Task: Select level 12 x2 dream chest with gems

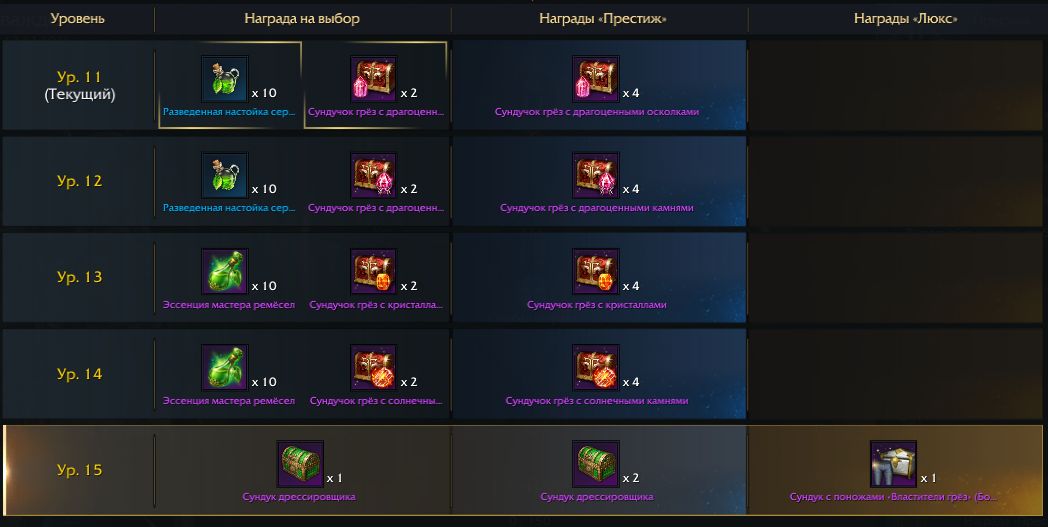Action: pyautogui.click(x=374, y=176)
